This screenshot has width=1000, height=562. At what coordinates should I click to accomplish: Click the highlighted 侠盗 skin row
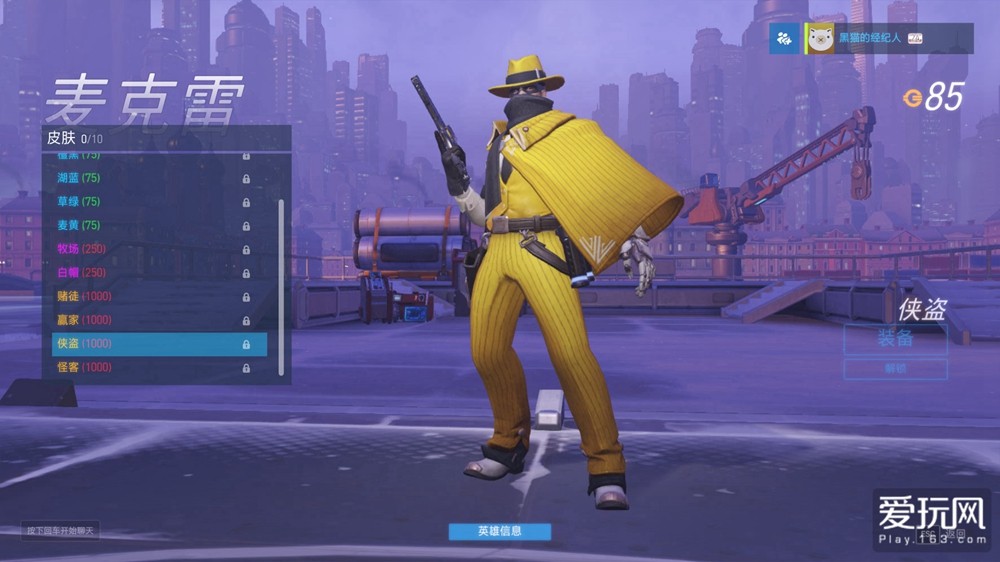click(158, 344)
